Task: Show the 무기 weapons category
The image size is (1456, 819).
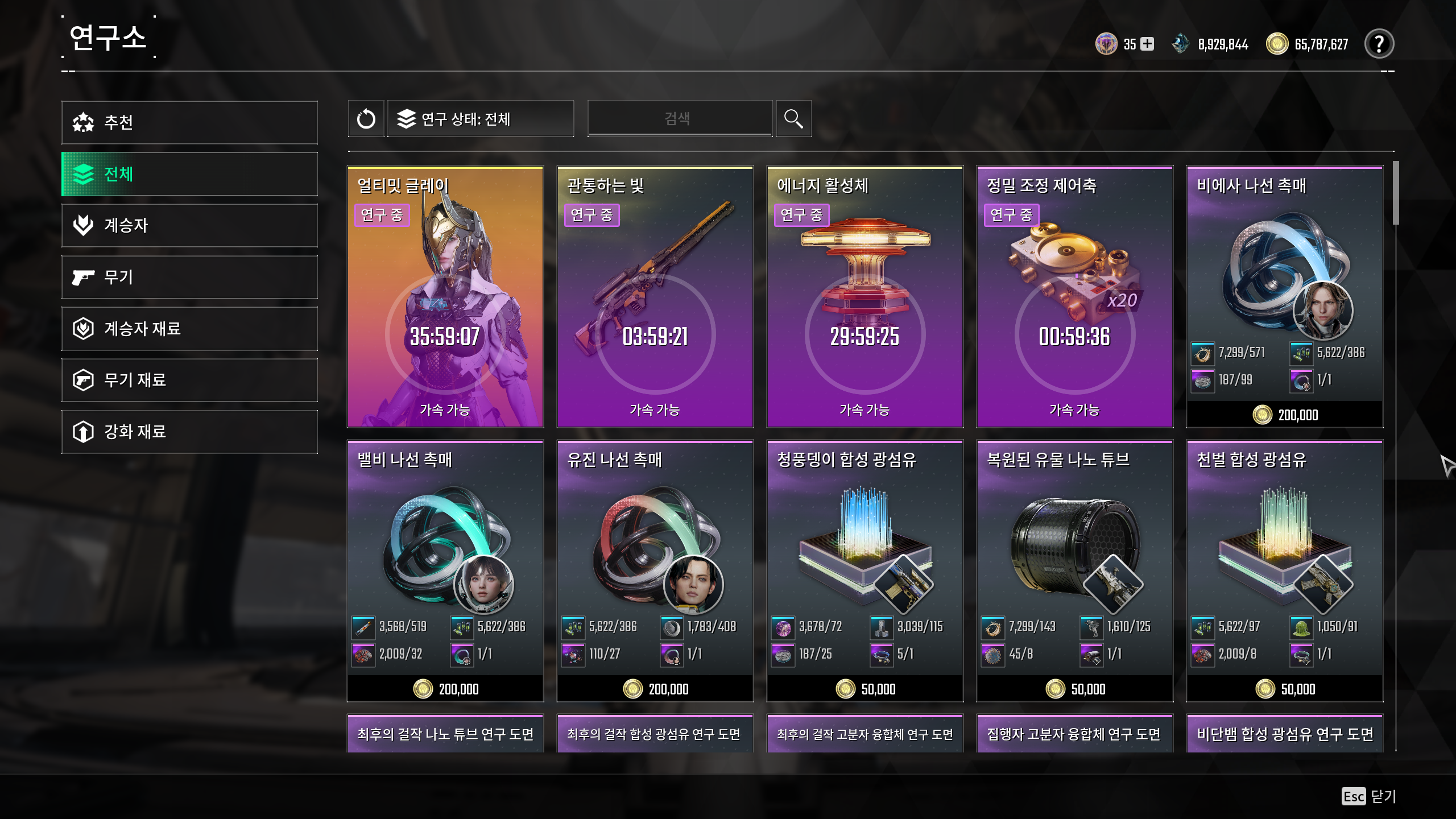Action: pos(189,277)
